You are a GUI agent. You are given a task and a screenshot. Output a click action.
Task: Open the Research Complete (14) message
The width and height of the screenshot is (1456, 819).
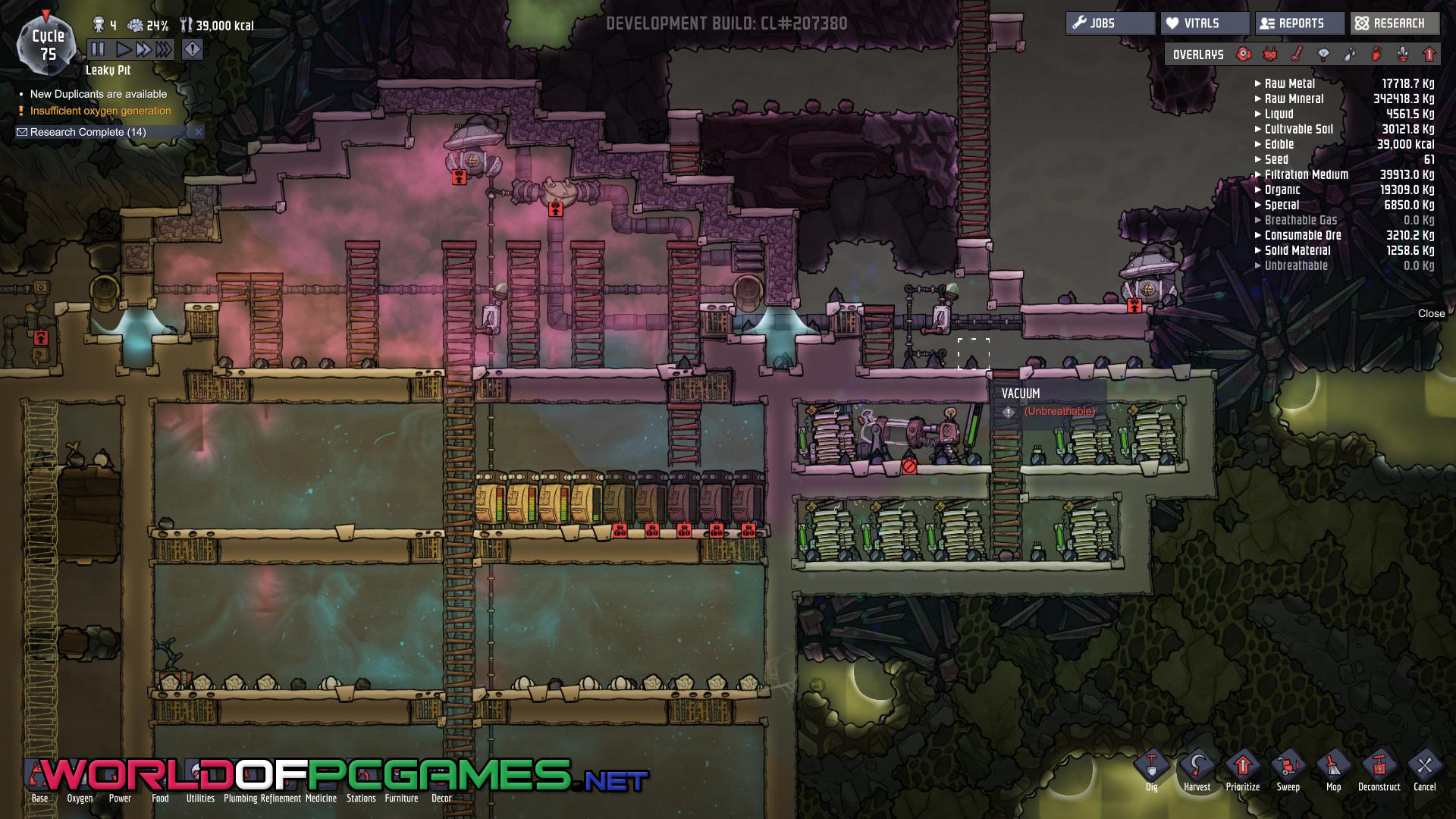[x=88, y=132]
